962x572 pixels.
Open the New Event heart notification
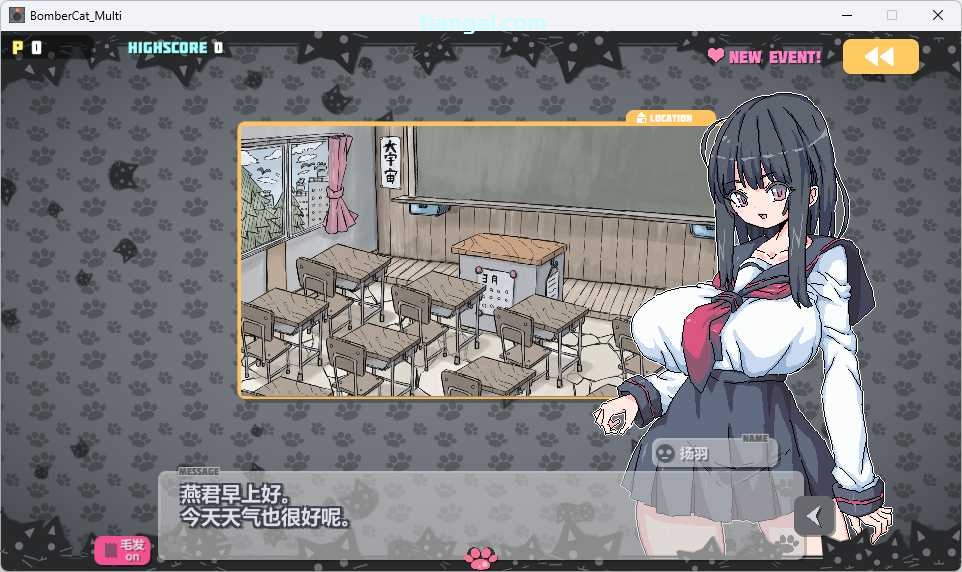click(x=765, y=57)
